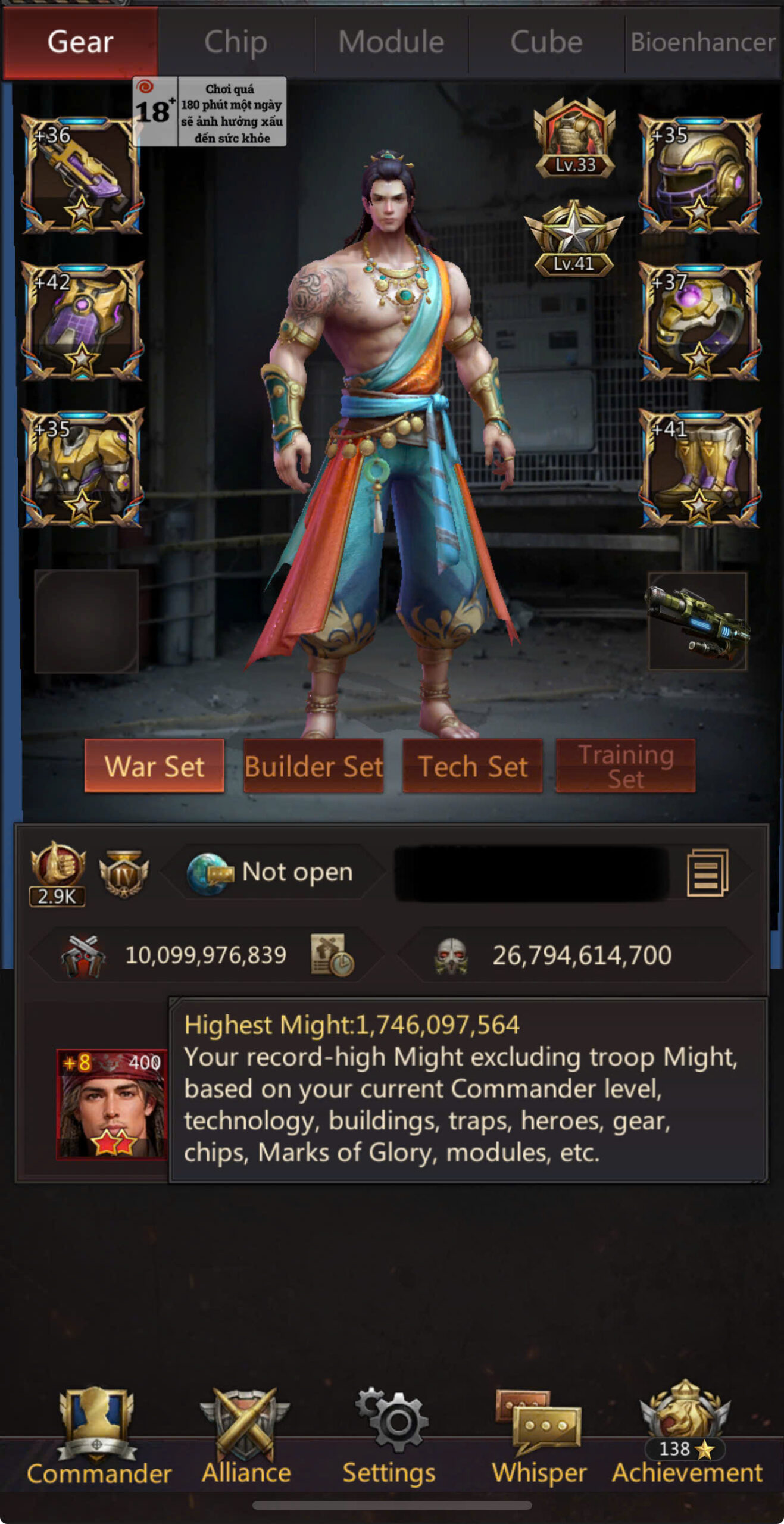The width and height of the screenshot is (784, 1524).
Task: View the Achievement screen
Action: (686, 1435)
